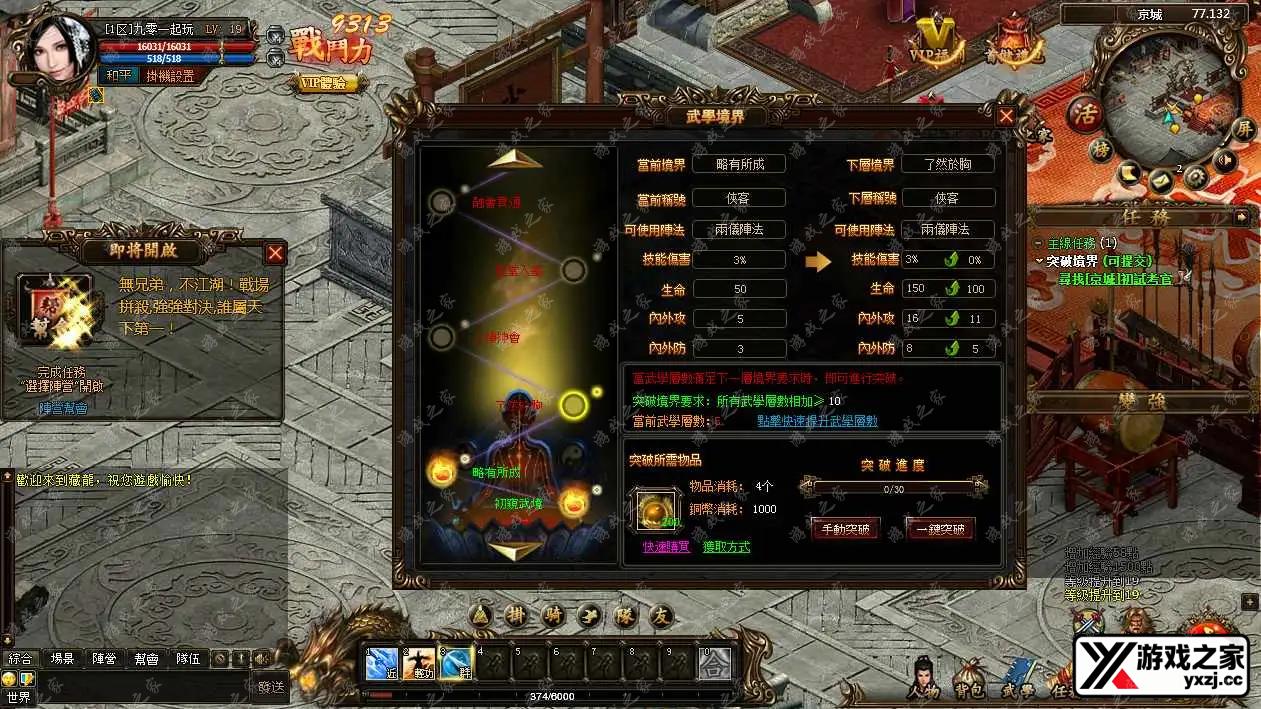Viewport: 1261px width, 709px height.
Task: Open the red 活 activity button
Action: click(1083, 113)
